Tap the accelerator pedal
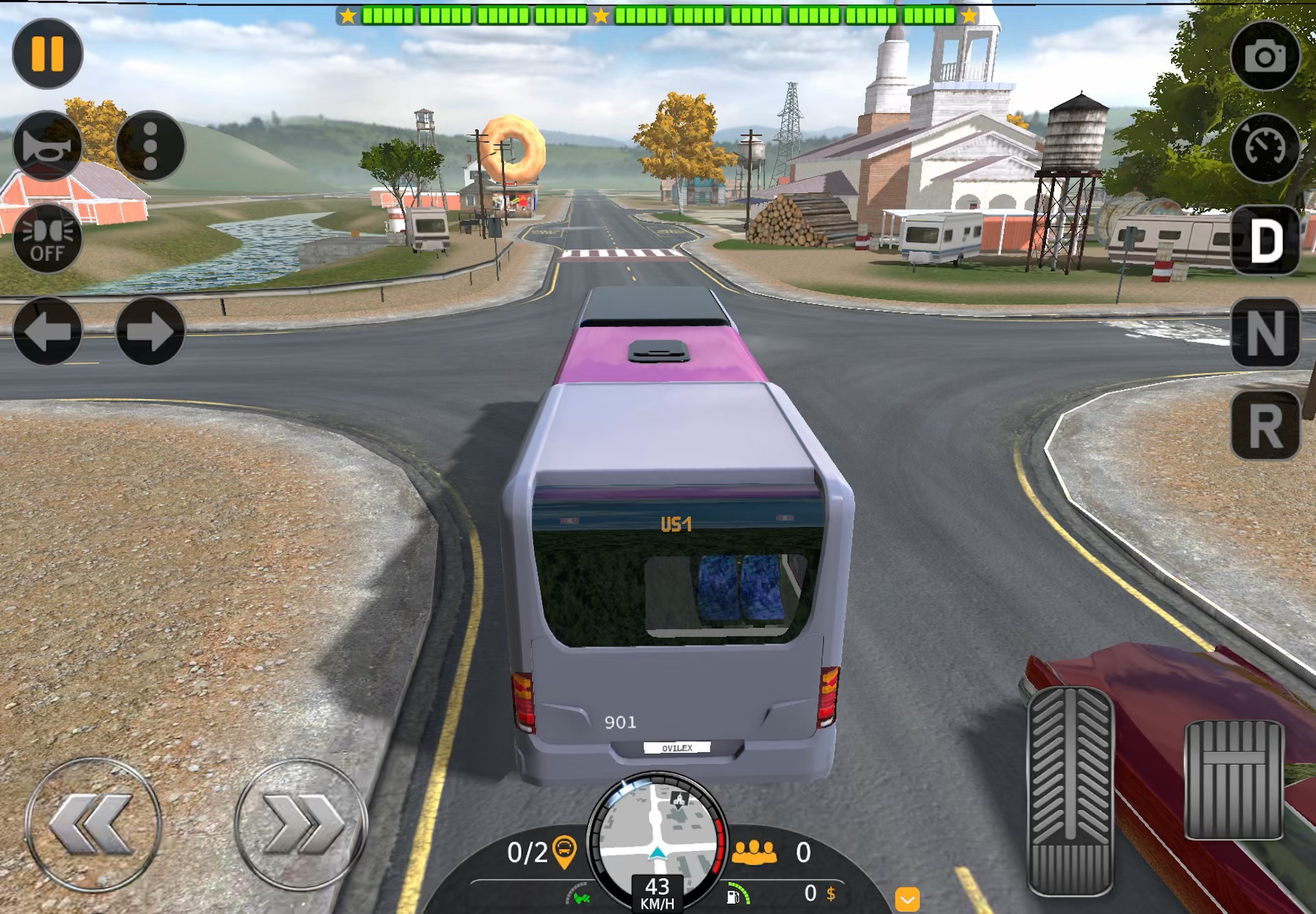Screen dimensions: 1316x914 [1069, 791]
